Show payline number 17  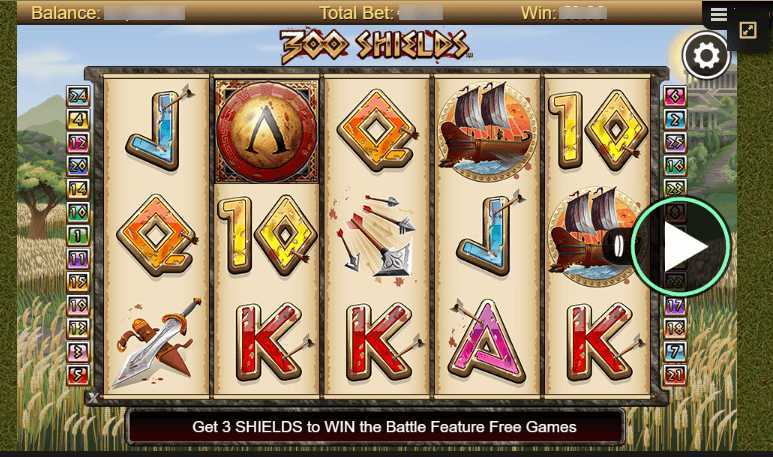pos(675,305)
